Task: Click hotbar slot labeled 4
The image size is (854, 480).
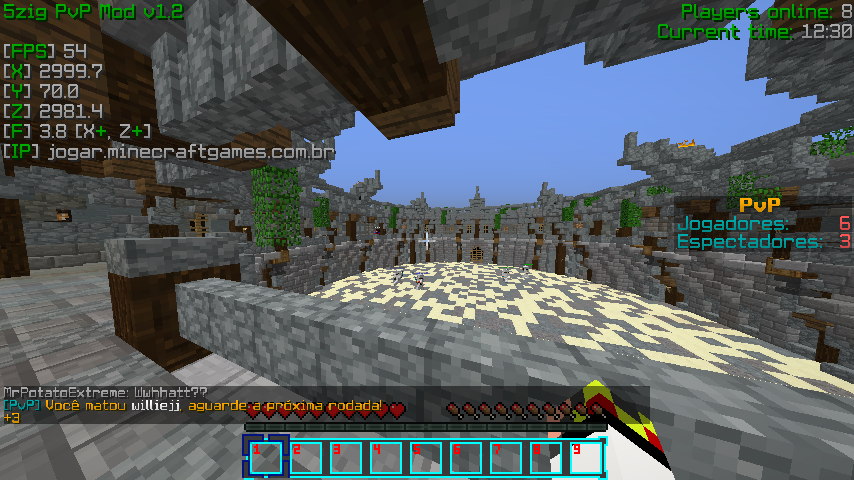Action: 386,457
